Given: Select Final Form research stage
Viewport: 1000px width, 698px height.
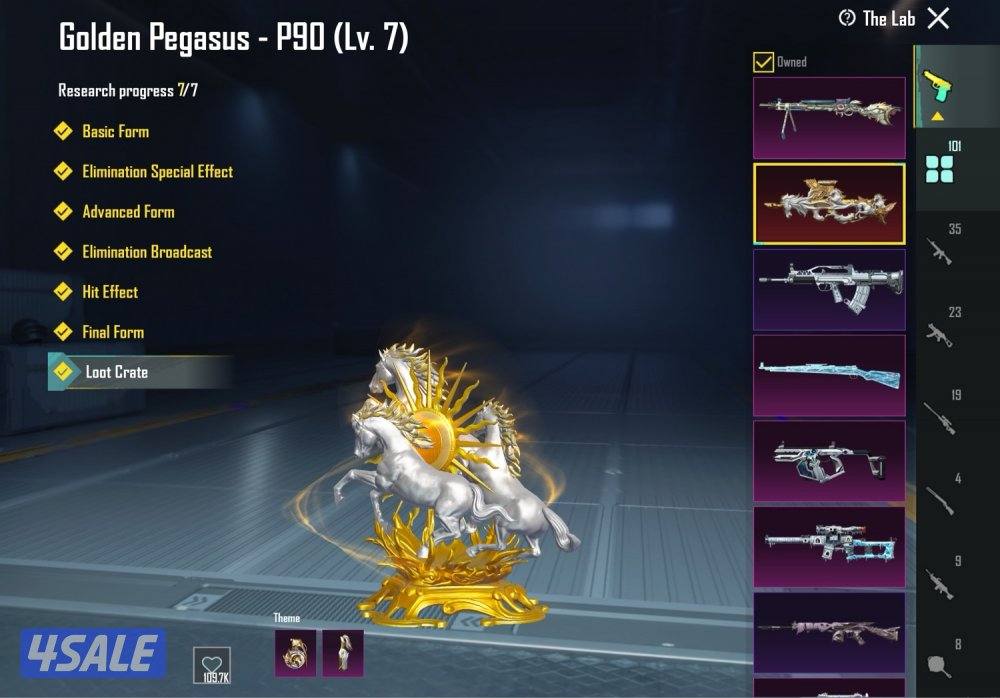Looking at the screenshot, I should click(113, 331).
